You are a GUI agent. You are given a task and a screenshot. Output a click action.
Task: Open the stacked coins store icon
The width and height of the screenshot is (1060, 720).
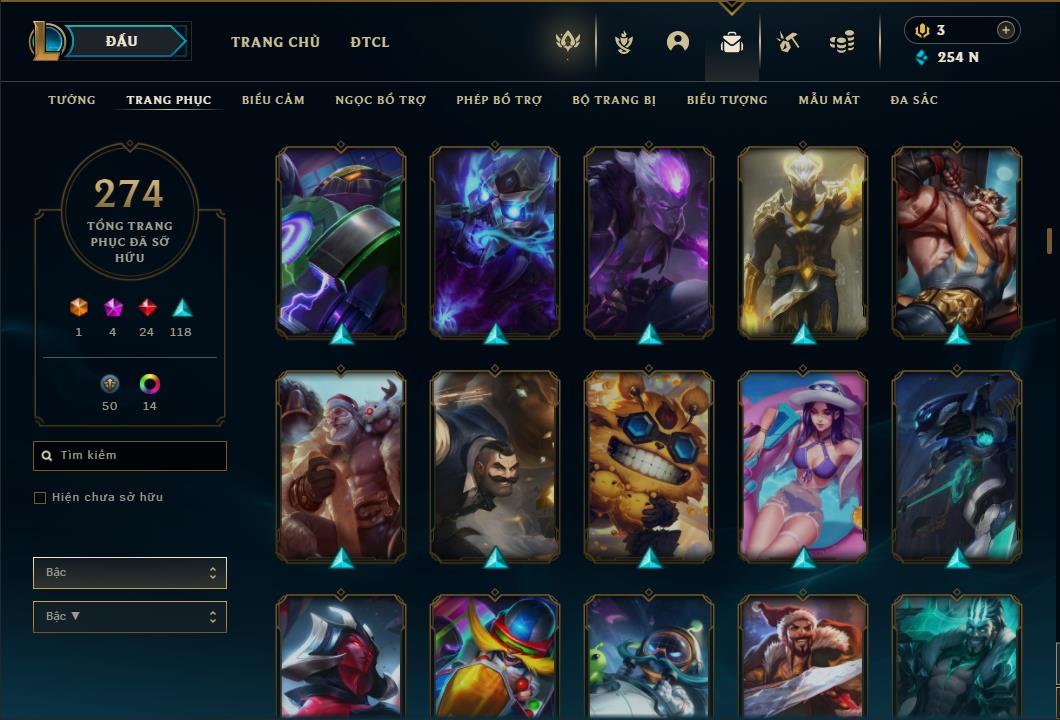[x=842, y=42]
